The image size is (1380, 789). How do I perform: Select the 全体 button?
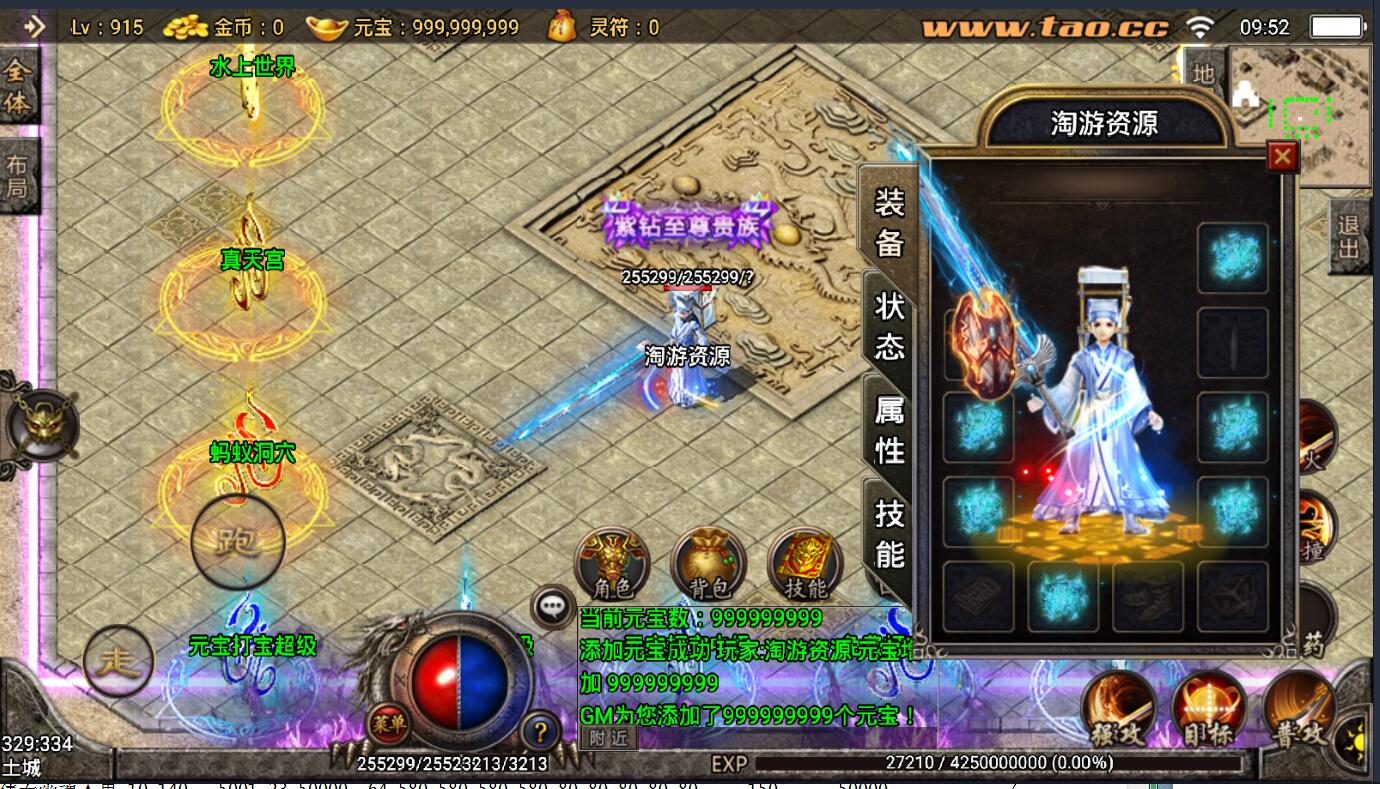click(18, 86)
